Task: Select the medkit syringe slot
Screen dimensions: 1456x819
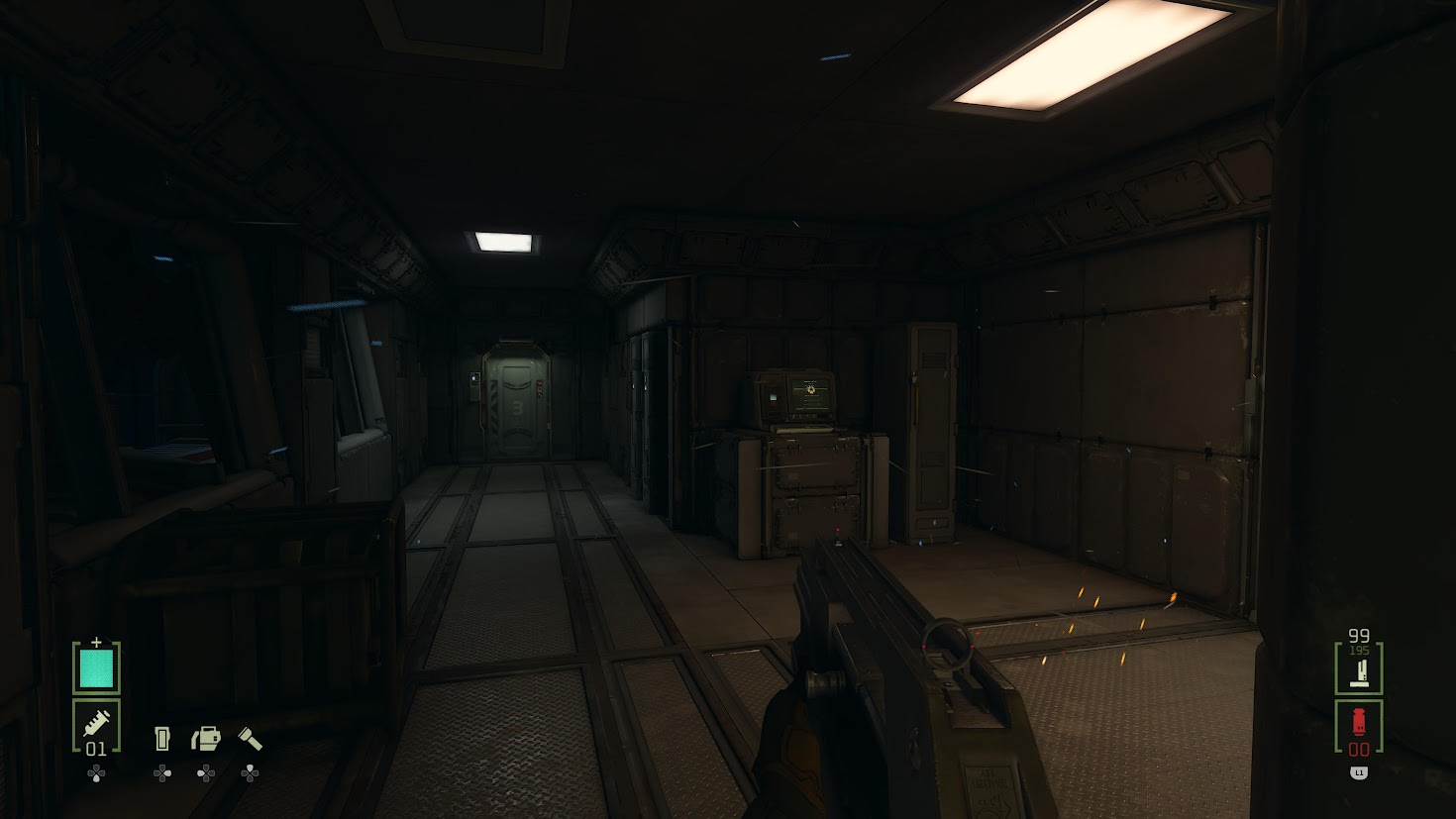Action: coord(96,726)
